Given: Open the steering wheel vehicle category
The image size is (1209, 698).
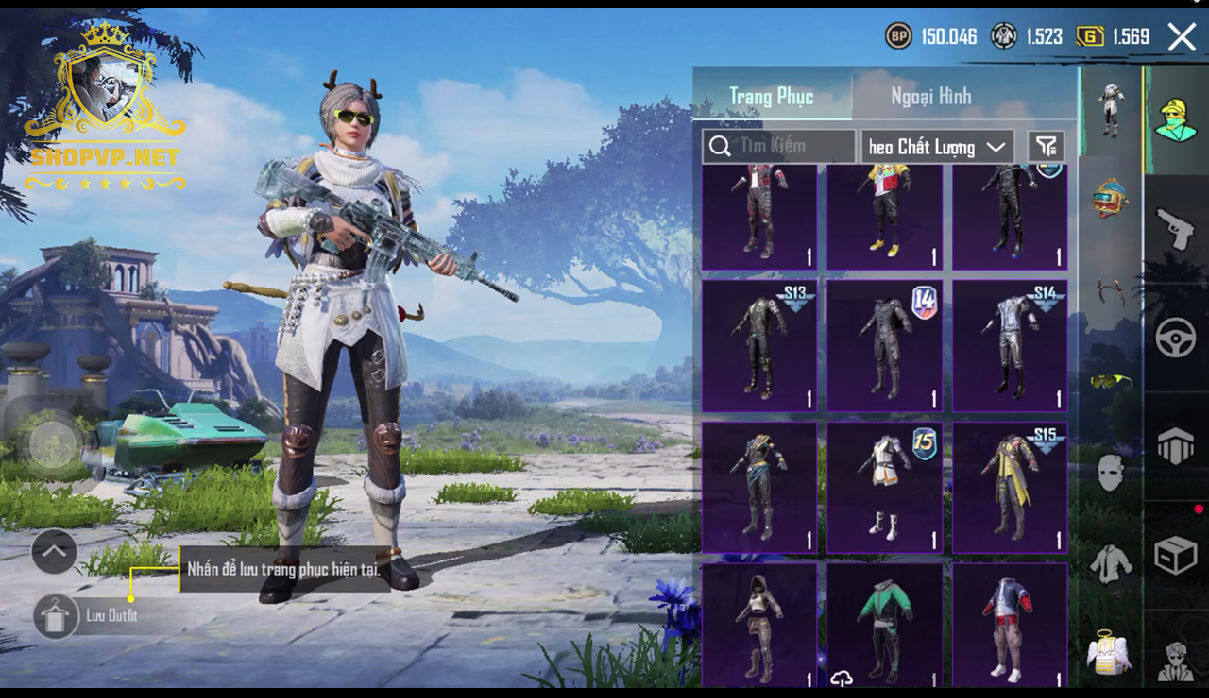Looking at the screenshot, I should pos(1176,338).
